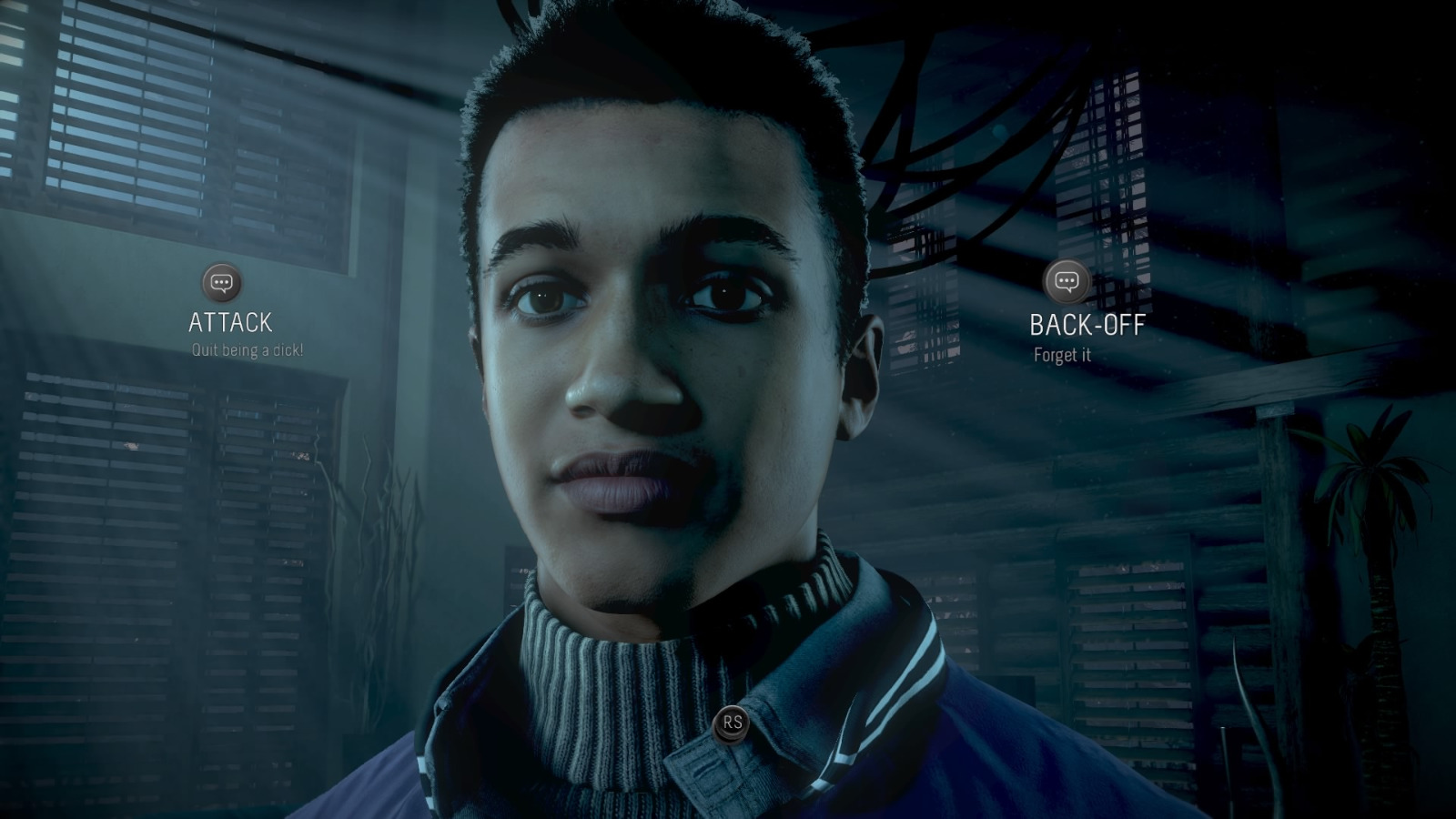The width and height of the screenshot is (1456, 819).
Task: Choose the ATTACK dialogue option
Action: [x=228, y=322]
